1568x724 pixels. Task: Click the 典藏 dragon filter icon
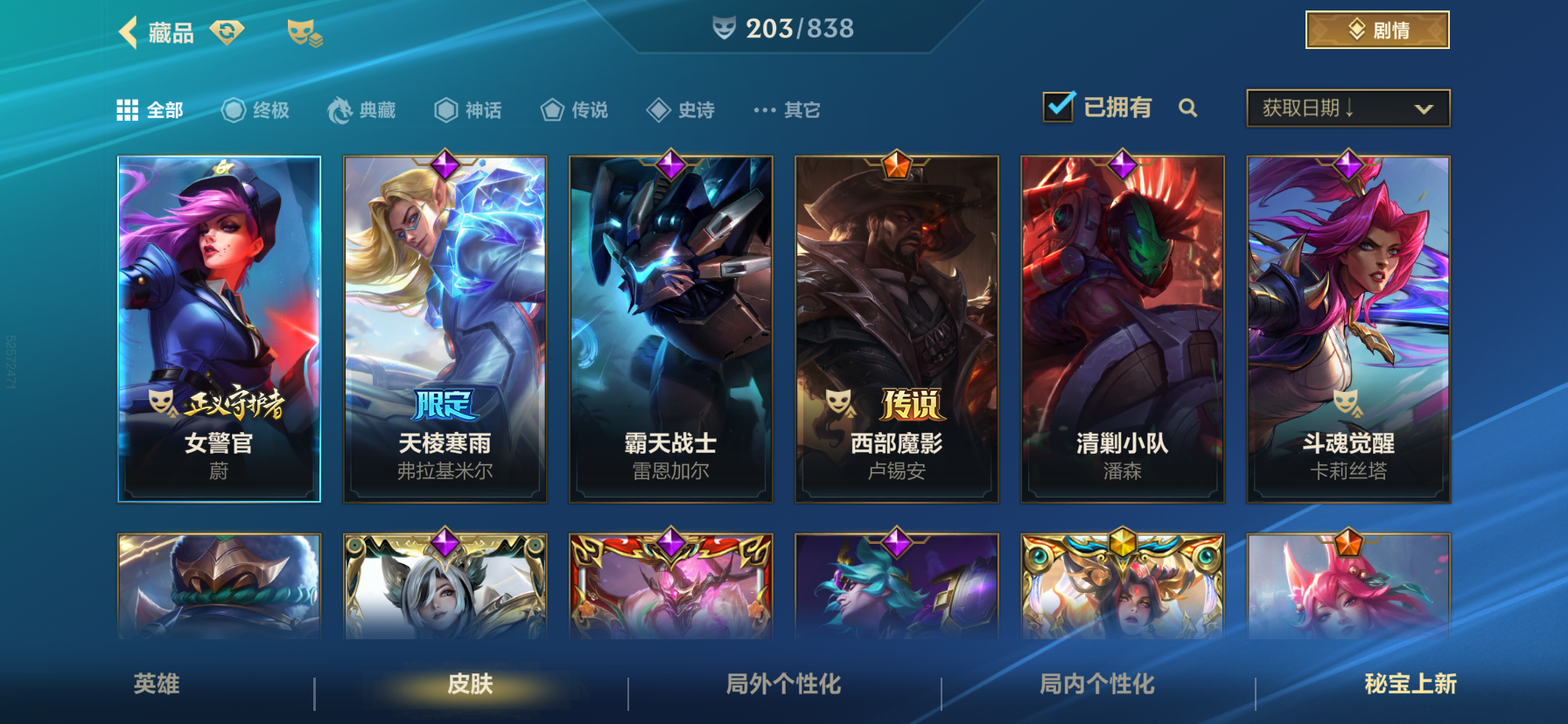339,109
